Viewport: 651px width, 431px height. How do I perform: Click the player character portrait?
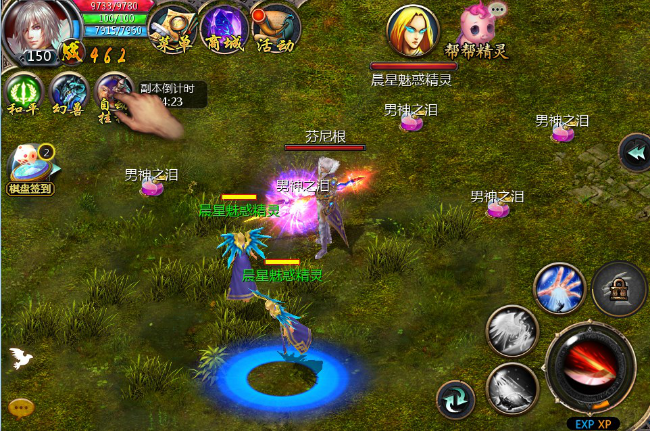coord(38,30)
